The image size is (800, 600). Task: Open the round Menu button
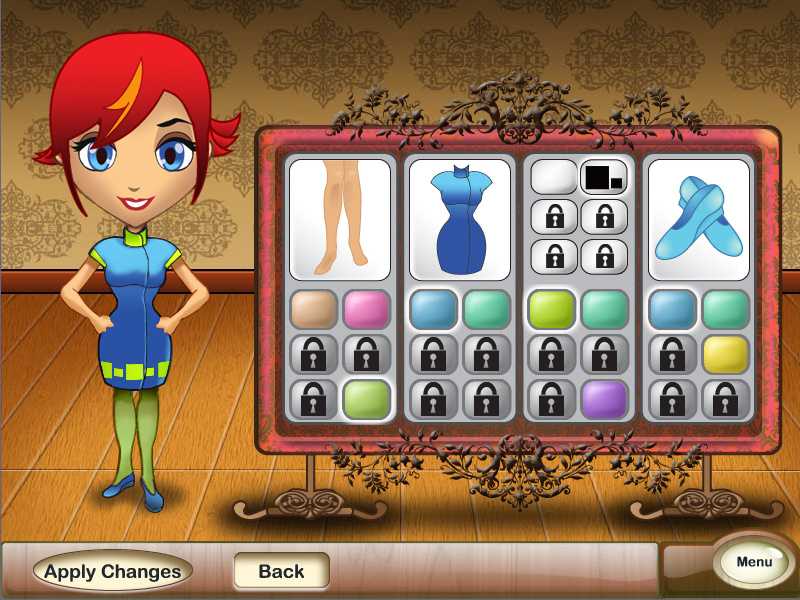tap(754, 562)
